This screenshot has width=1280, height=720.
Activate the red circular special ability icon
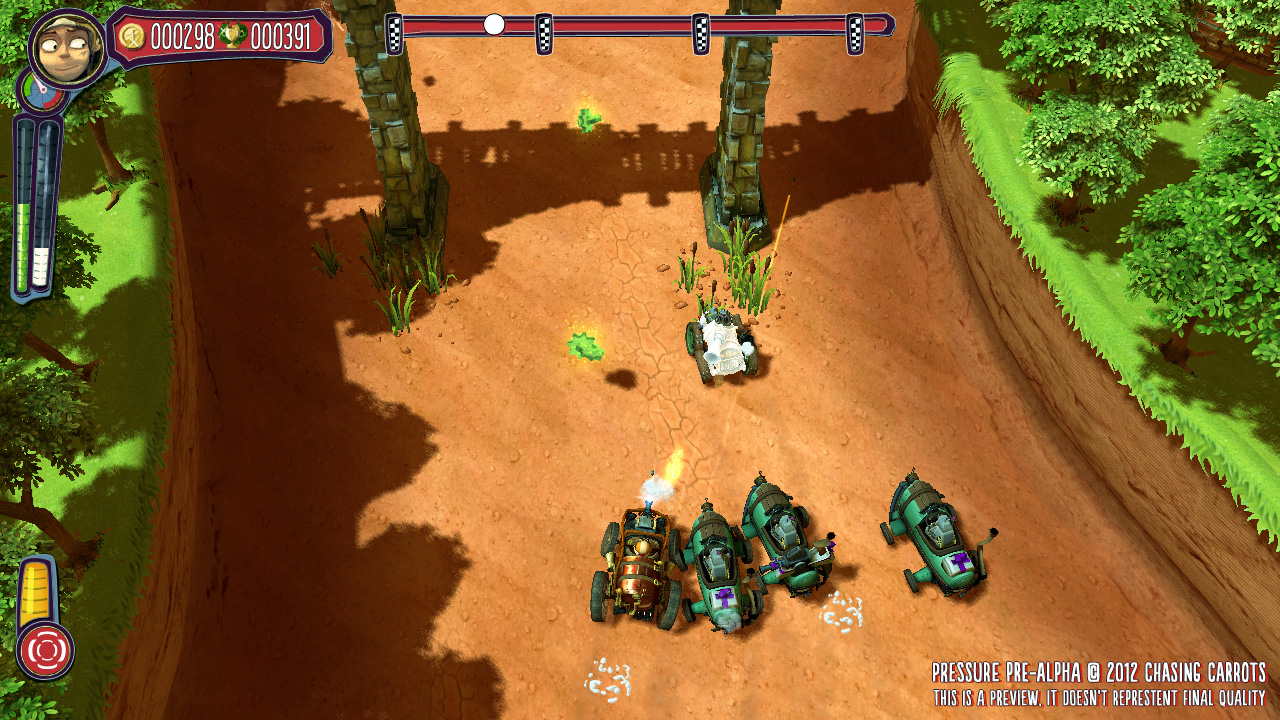click(x=45, y=650)
